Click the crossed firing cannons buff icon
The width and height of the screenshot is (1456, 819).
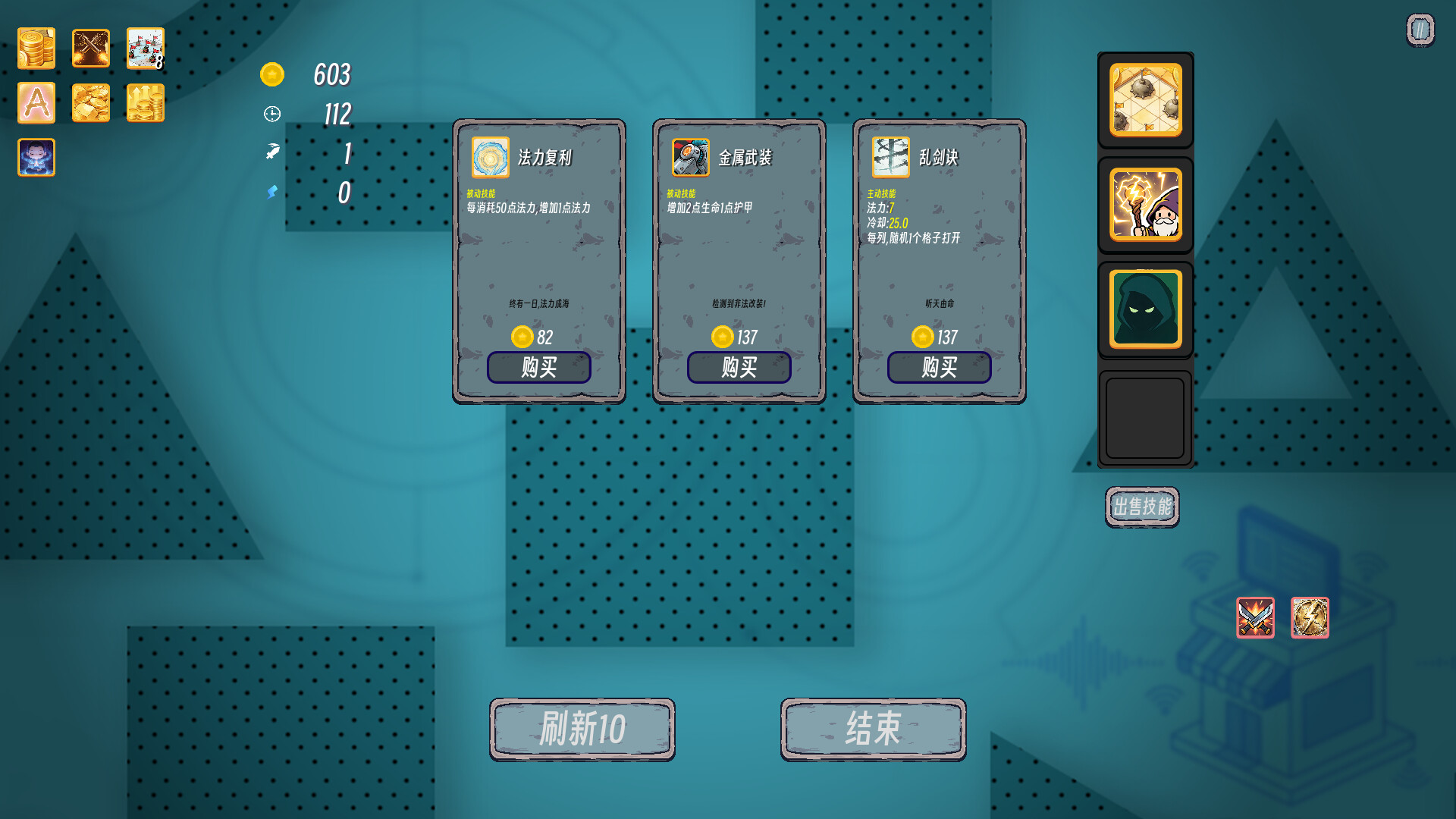click(90, 48)
